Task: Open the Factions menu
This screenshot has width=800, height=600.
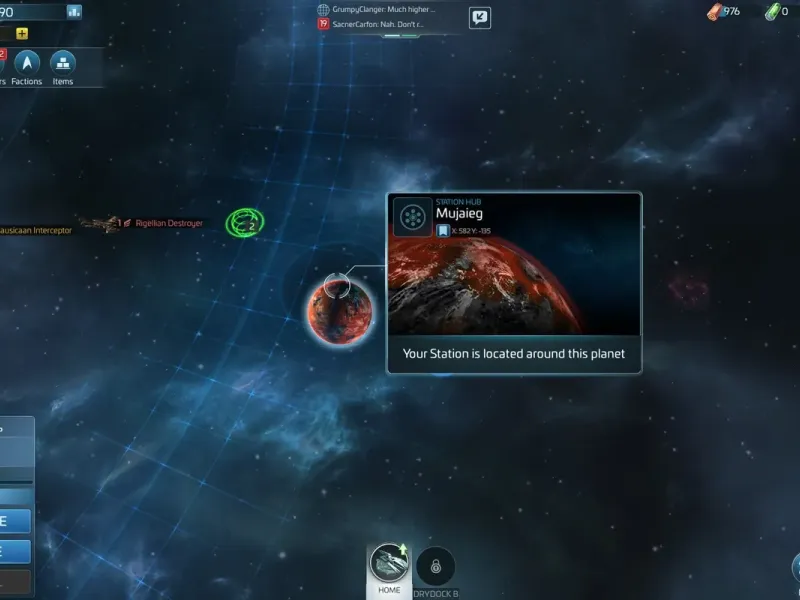Action: pyautogui.click(x=27, y=66)
